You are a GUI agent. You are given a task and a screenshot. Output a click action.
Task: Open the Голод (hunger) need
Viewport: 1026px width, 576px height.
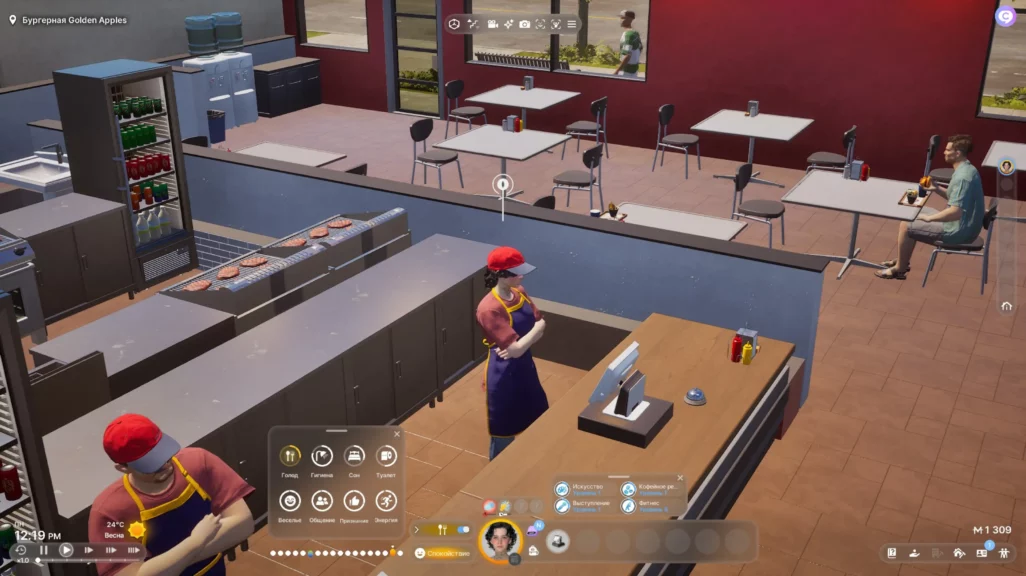pos(290,456)
